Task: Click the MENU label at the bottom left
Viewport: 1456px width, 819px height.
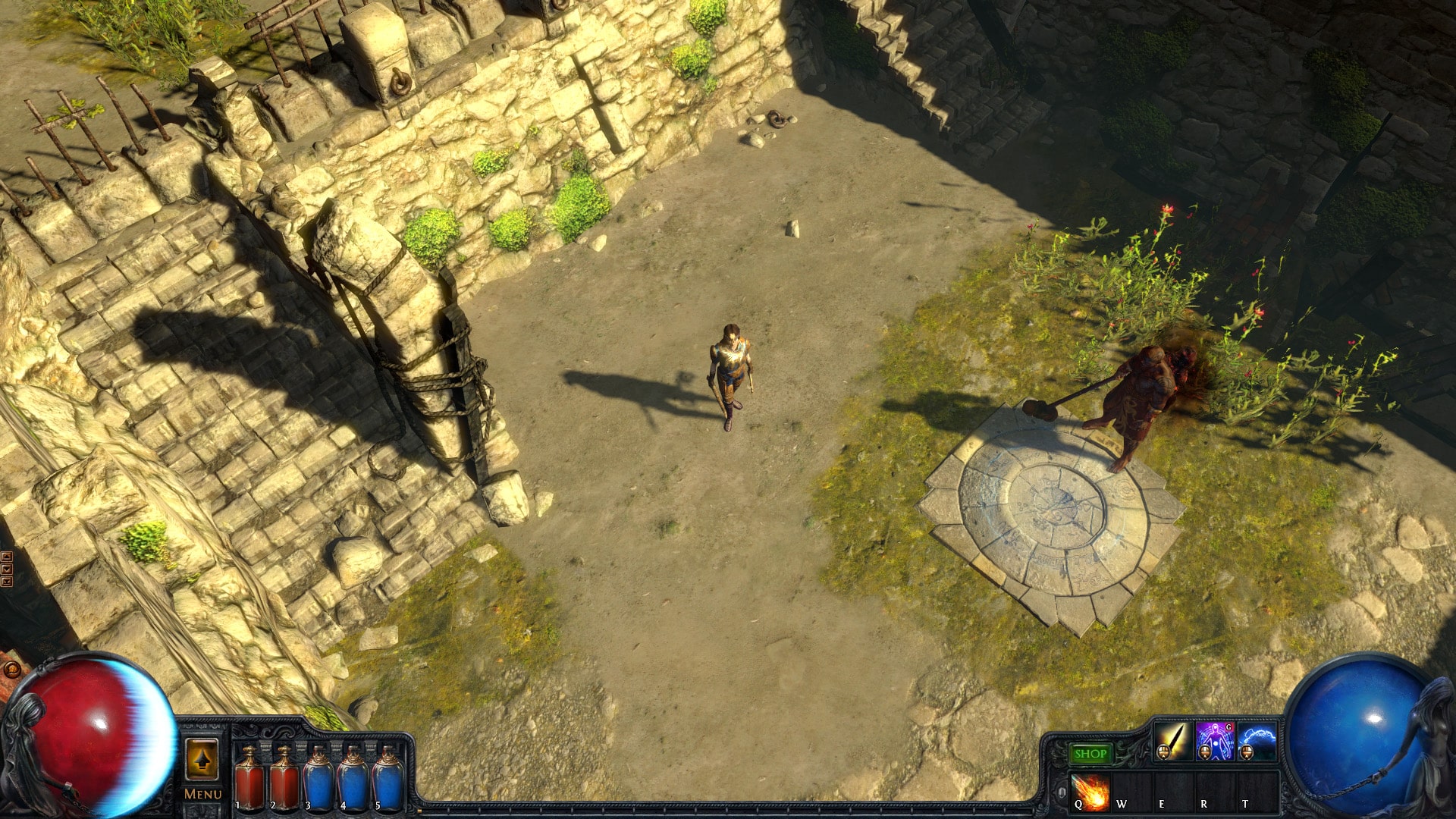Action: (203, 794)
